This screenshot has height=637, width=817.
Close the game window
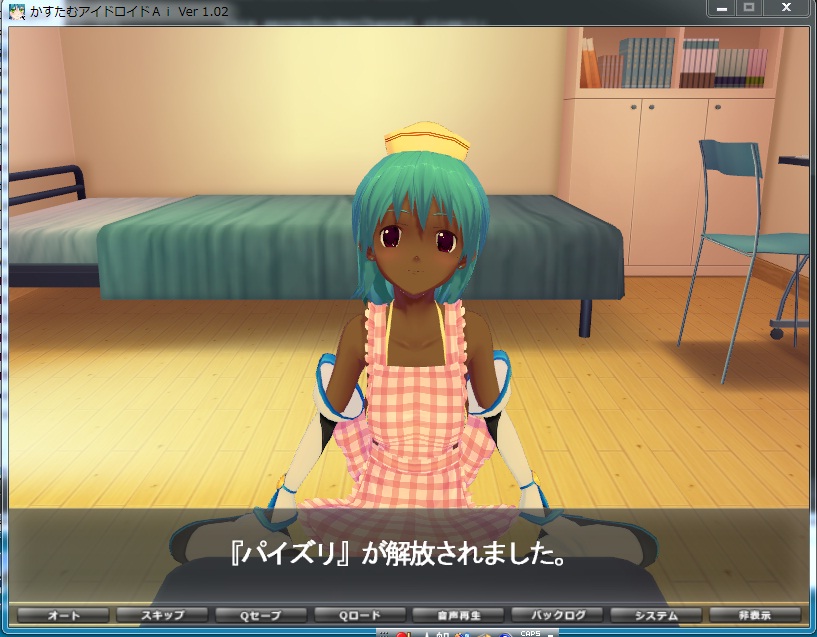click(x=786, y=8)
